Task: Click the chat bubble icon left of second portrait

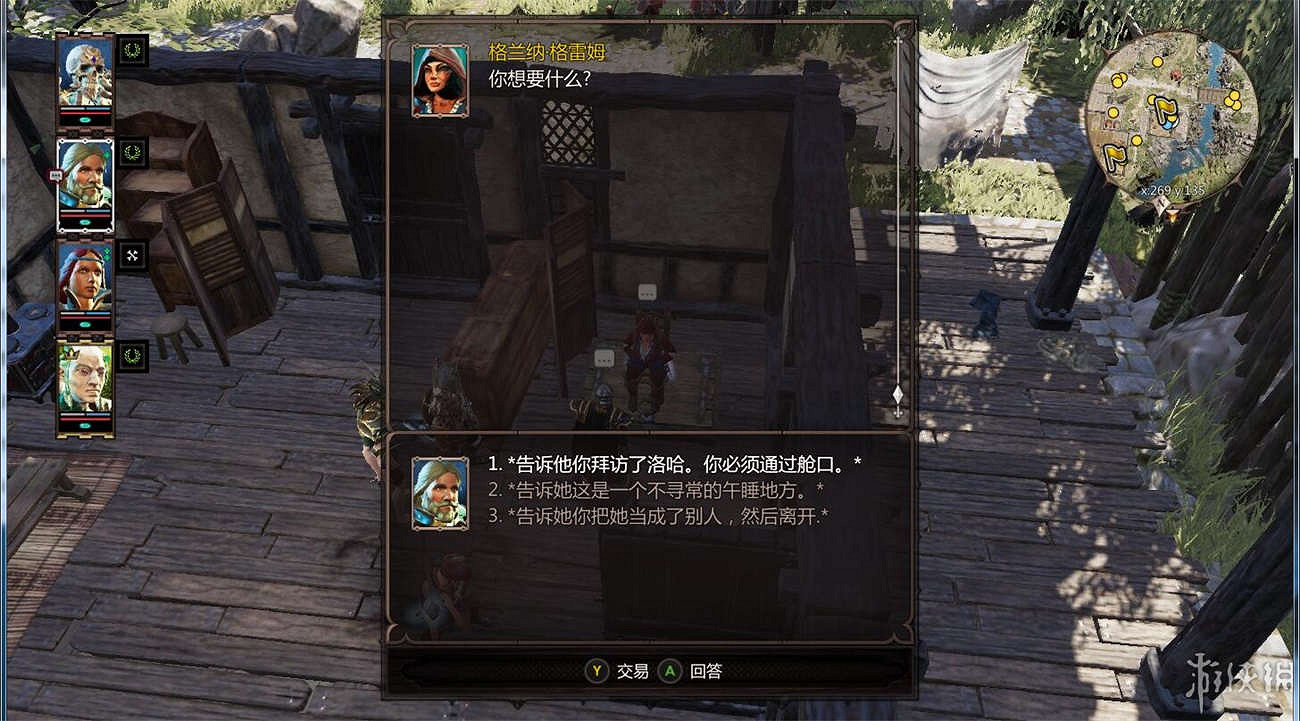Action: coord(58,174)
